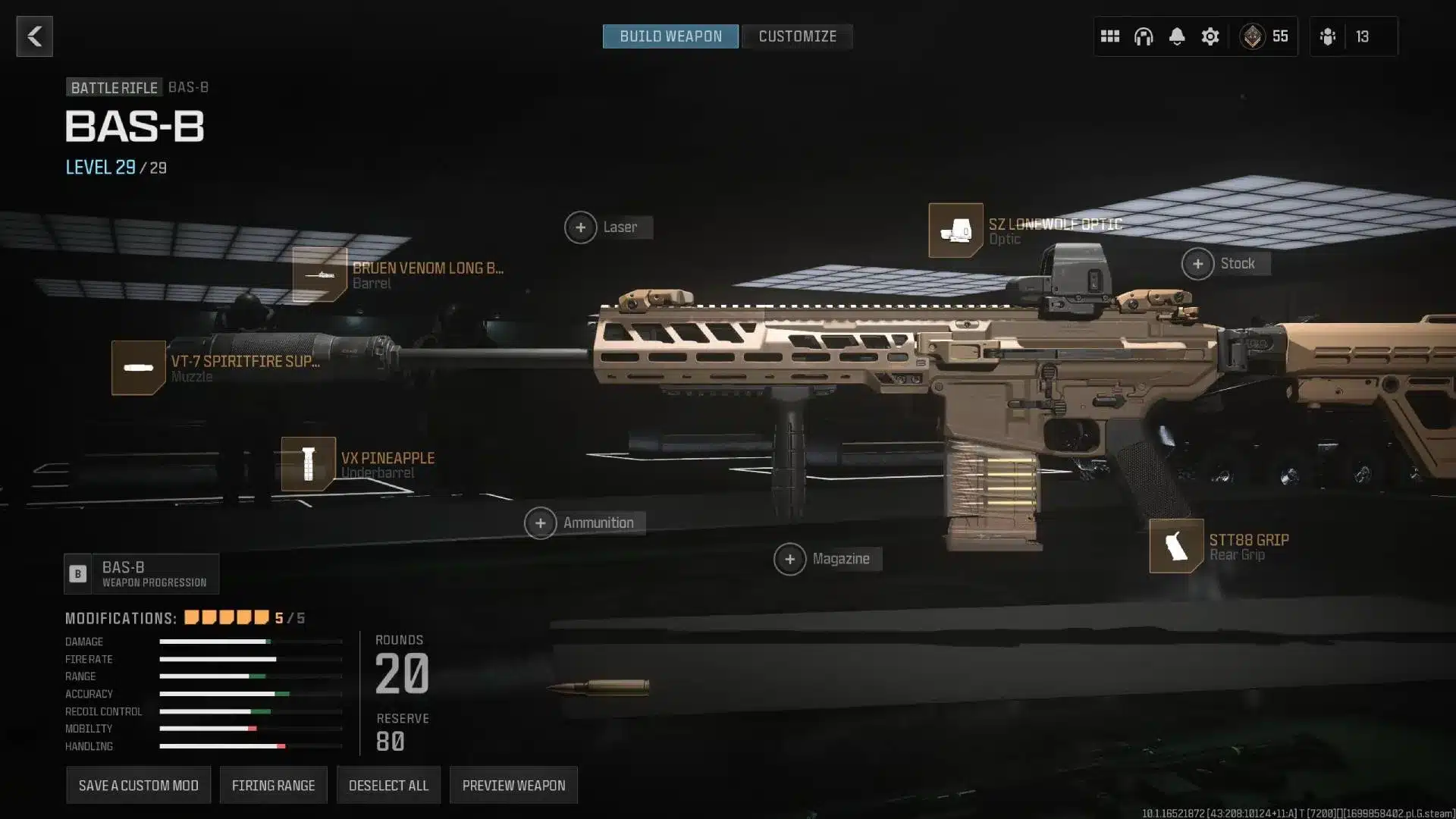The width and height of the screenshot is (1456, 819).
Task: Click Save a Custom Mod
Action: [138, 785]
